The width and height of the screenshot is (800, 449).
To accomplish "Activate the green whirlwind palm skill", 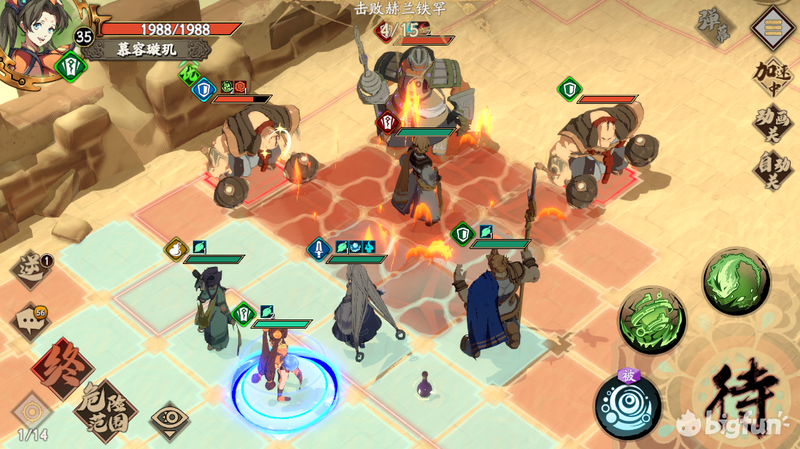I will tap(653, 320).
